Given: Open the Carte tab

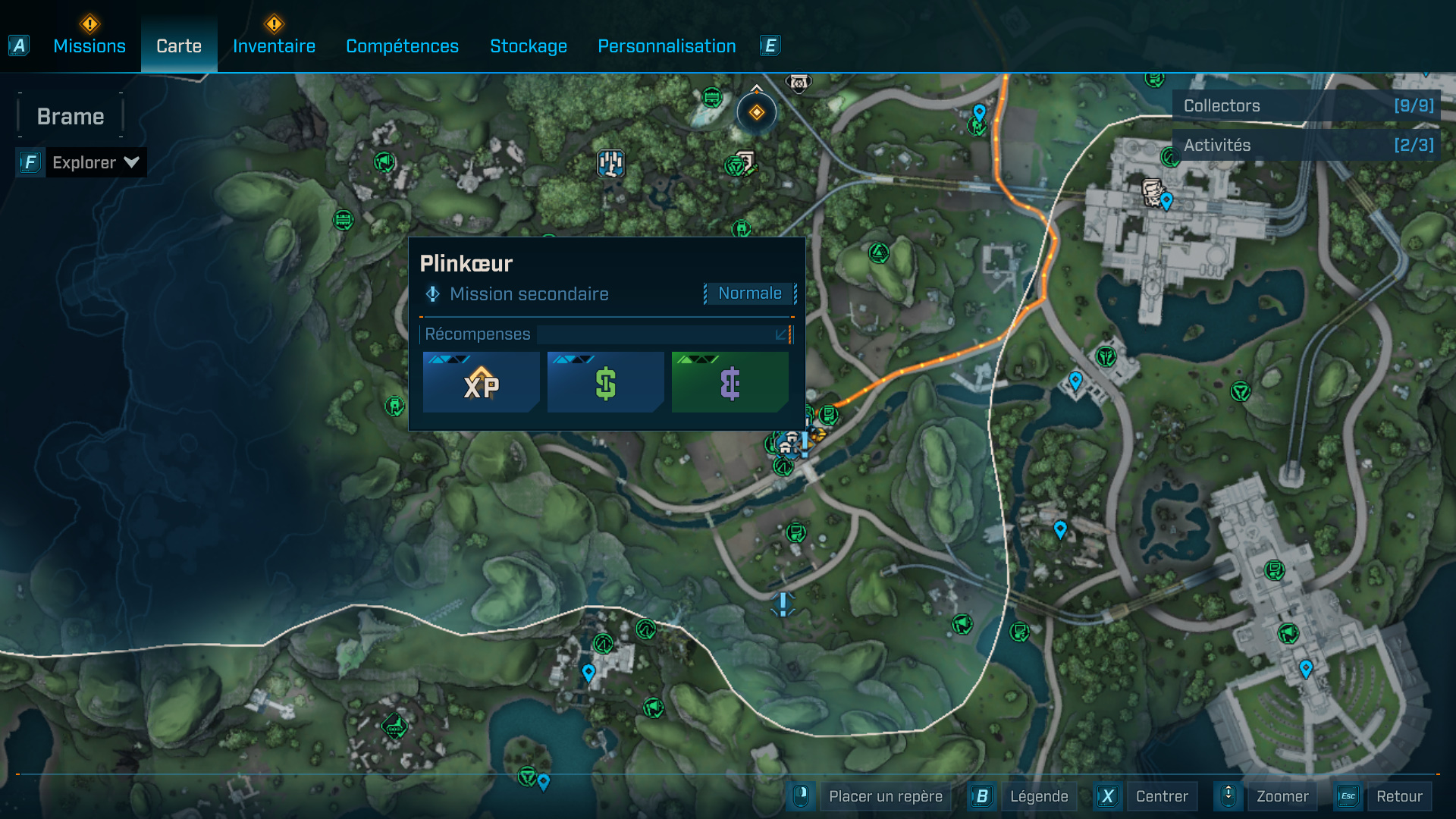Looking at the screenshot, I should (x=179, y=46).
